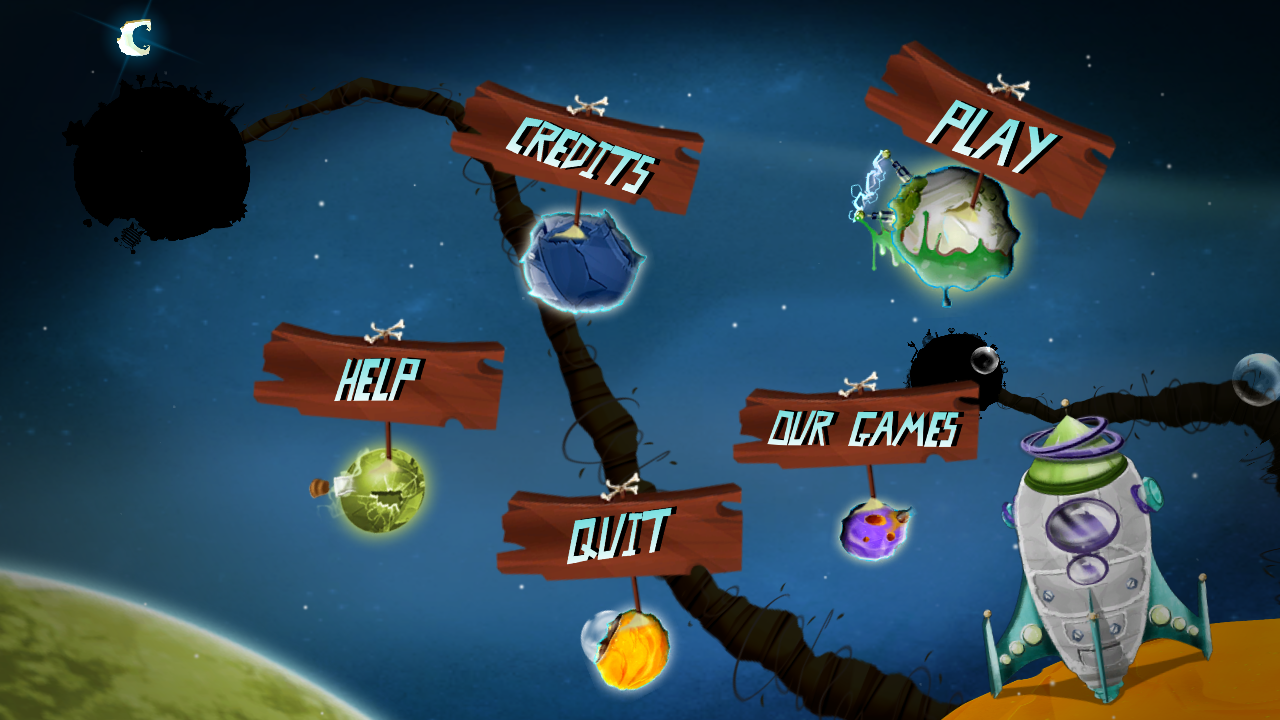This screenshot has width=1280, height=720.
Task: Click the green planet below Help
Action: pyautogui.click(x=382, y=490)
